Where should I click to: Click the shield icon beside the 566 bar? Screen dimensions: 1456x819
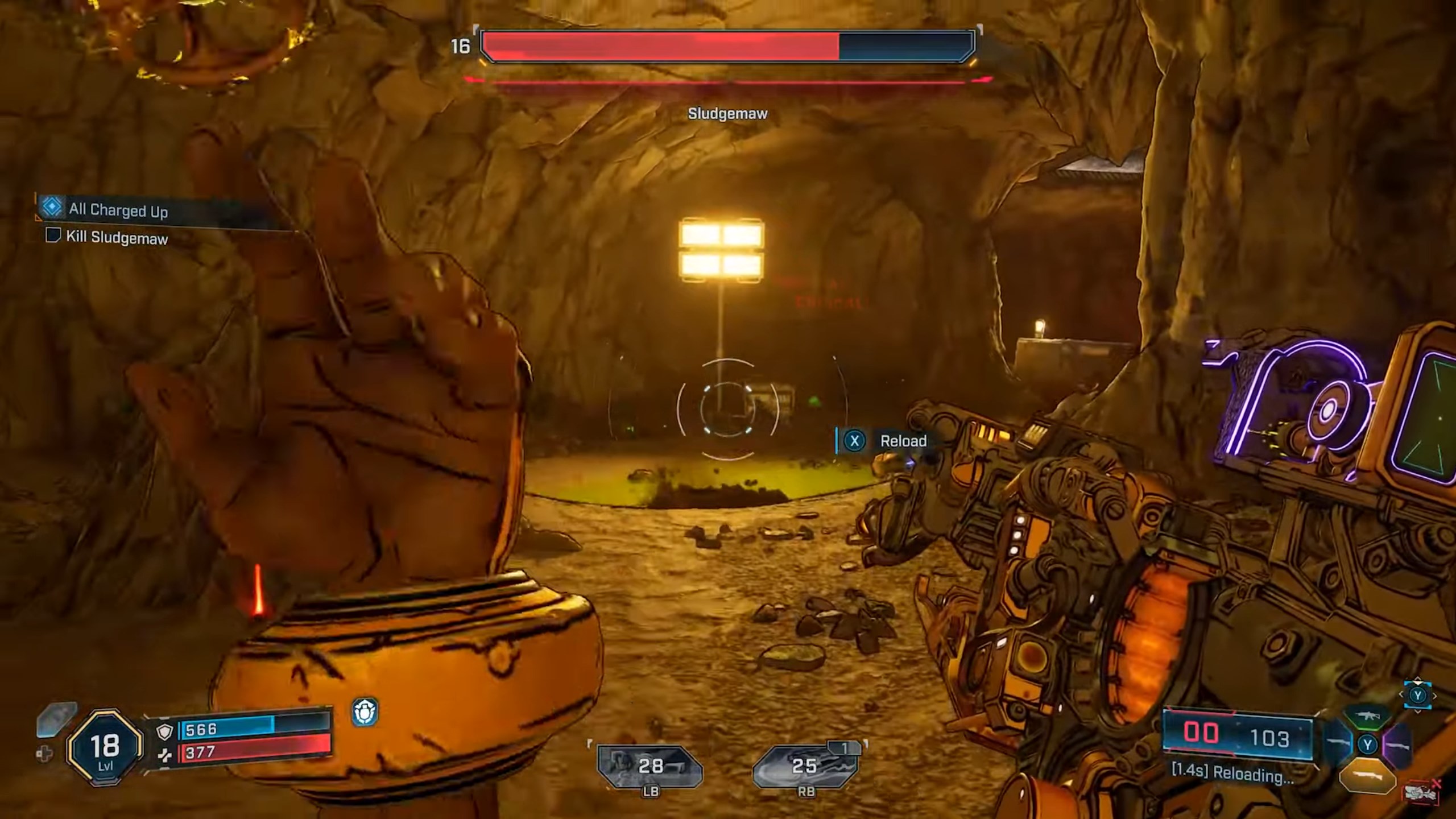point(165,733)
